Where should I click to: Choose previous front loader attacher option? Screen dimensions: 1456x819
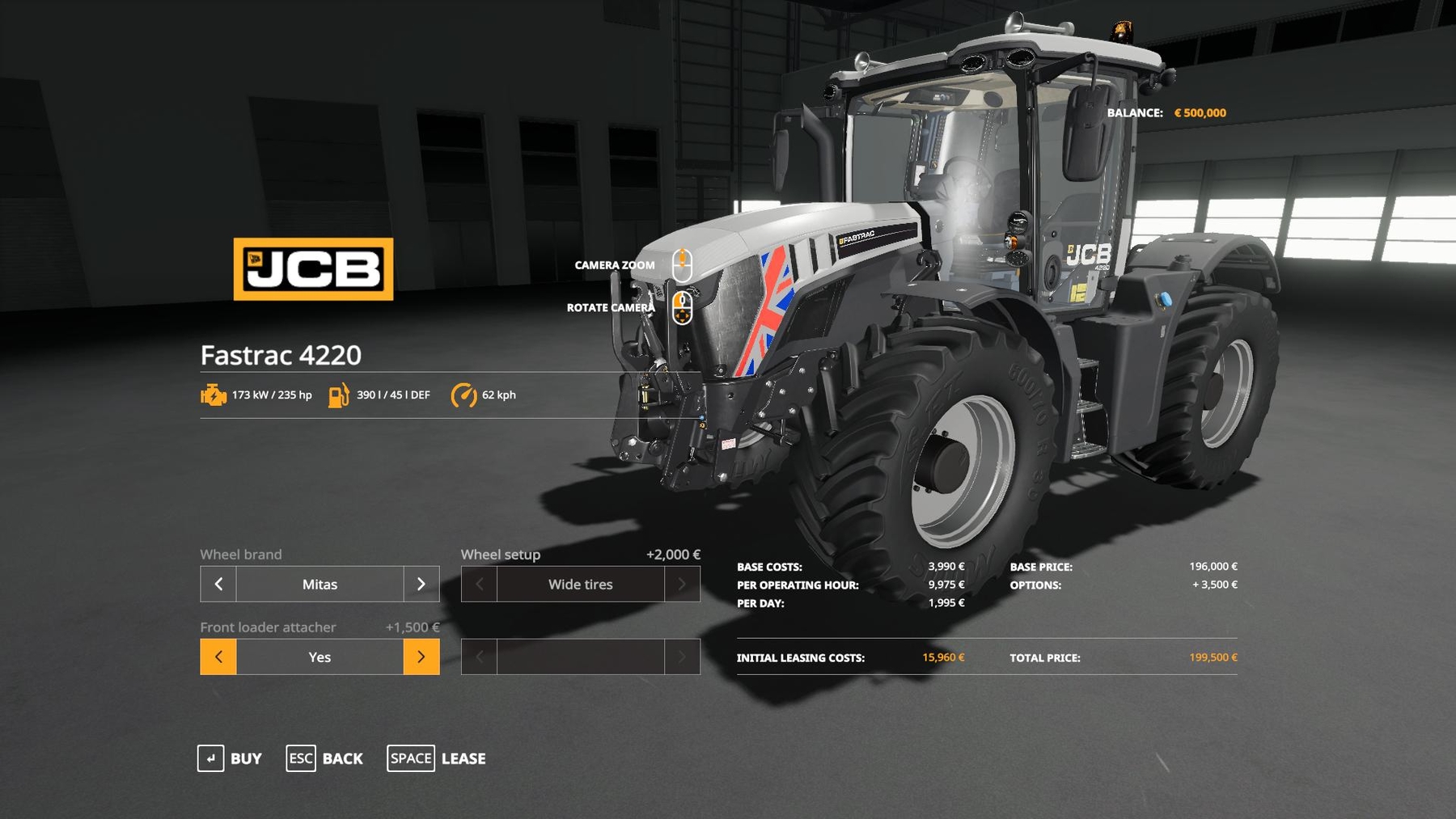[x=218, y=656]
